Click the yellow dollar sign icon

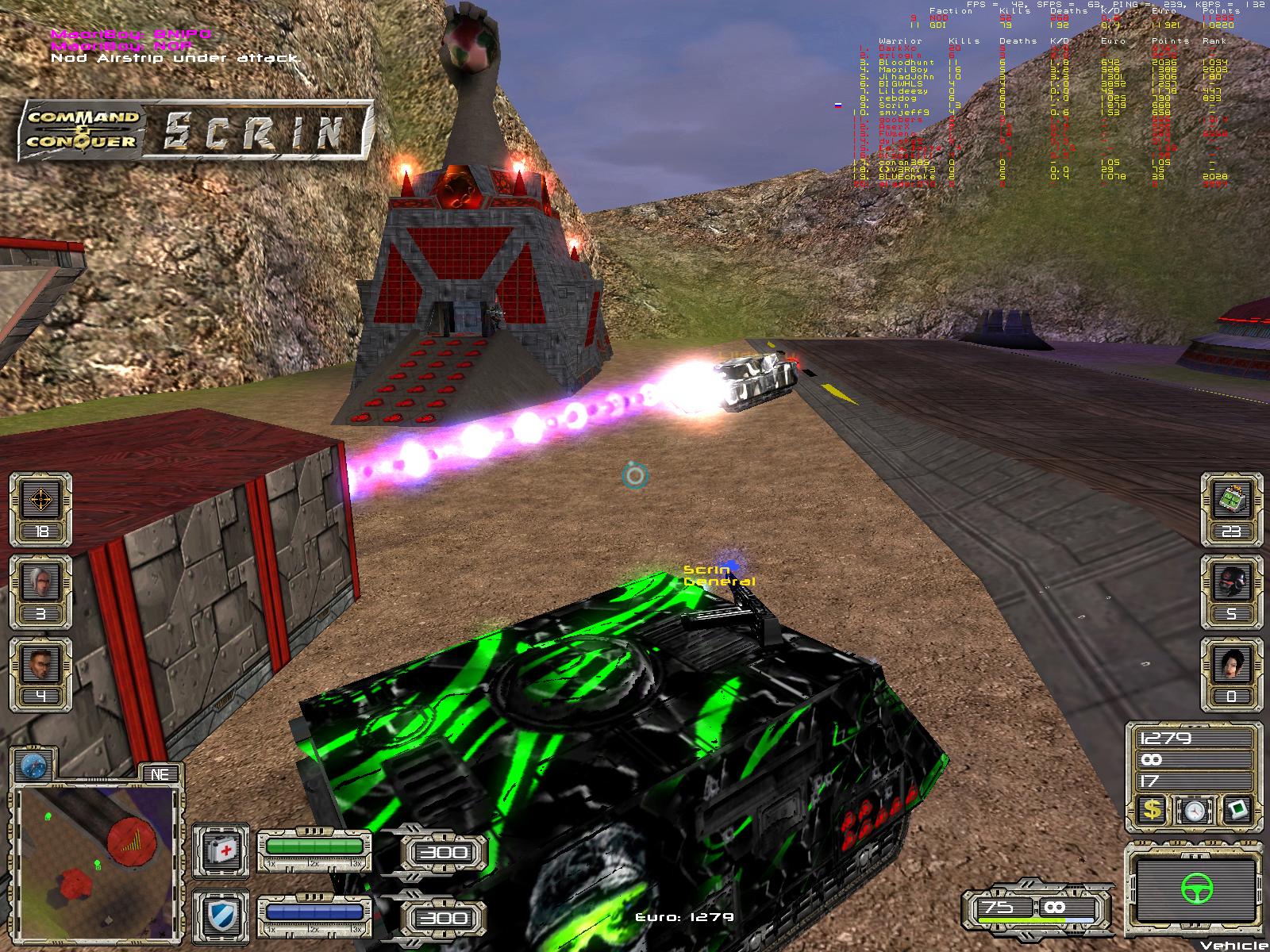click(1153, 809)
